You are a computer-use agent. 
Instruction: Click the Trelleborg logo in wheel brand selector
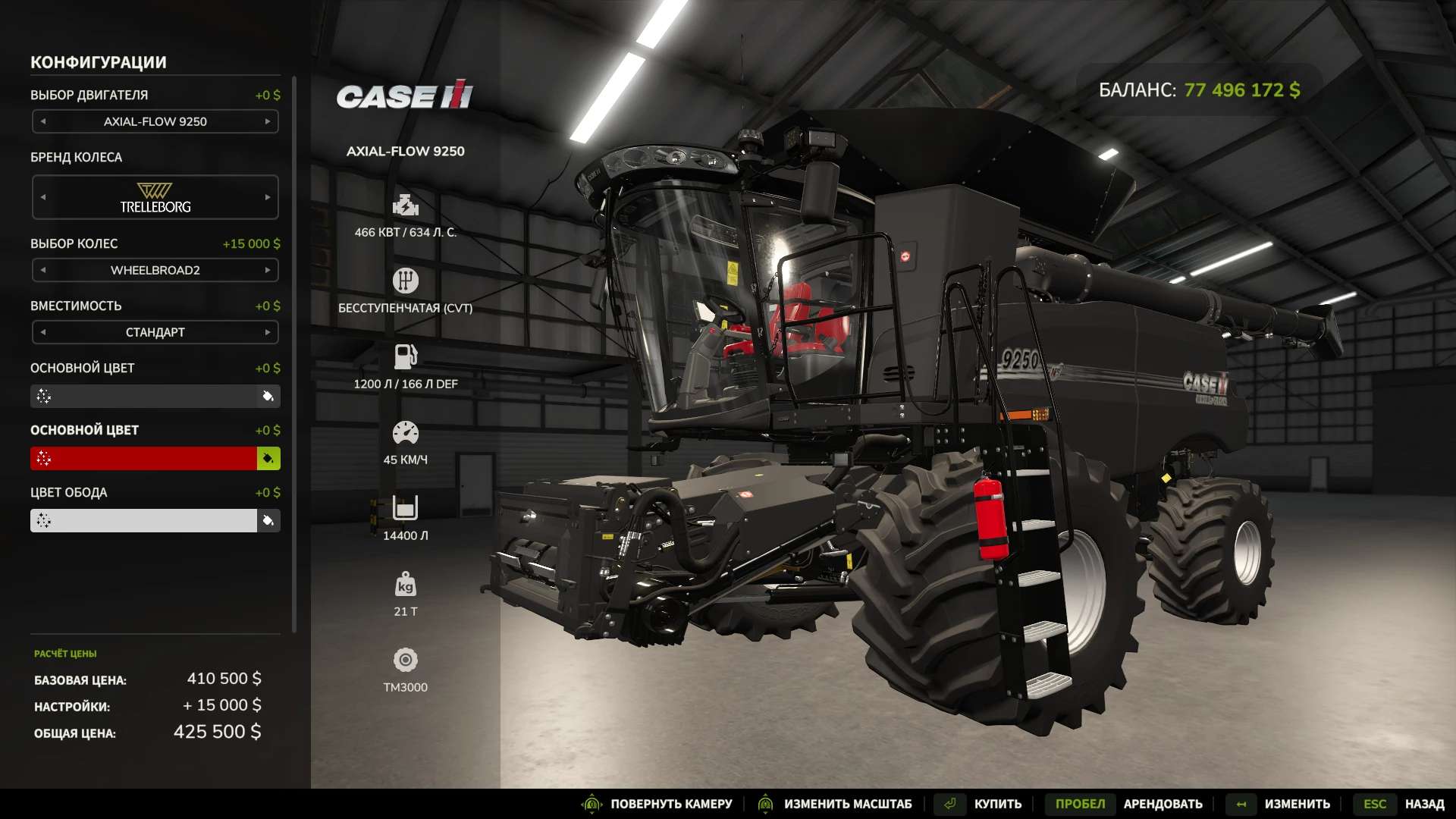tap(155, 196)
